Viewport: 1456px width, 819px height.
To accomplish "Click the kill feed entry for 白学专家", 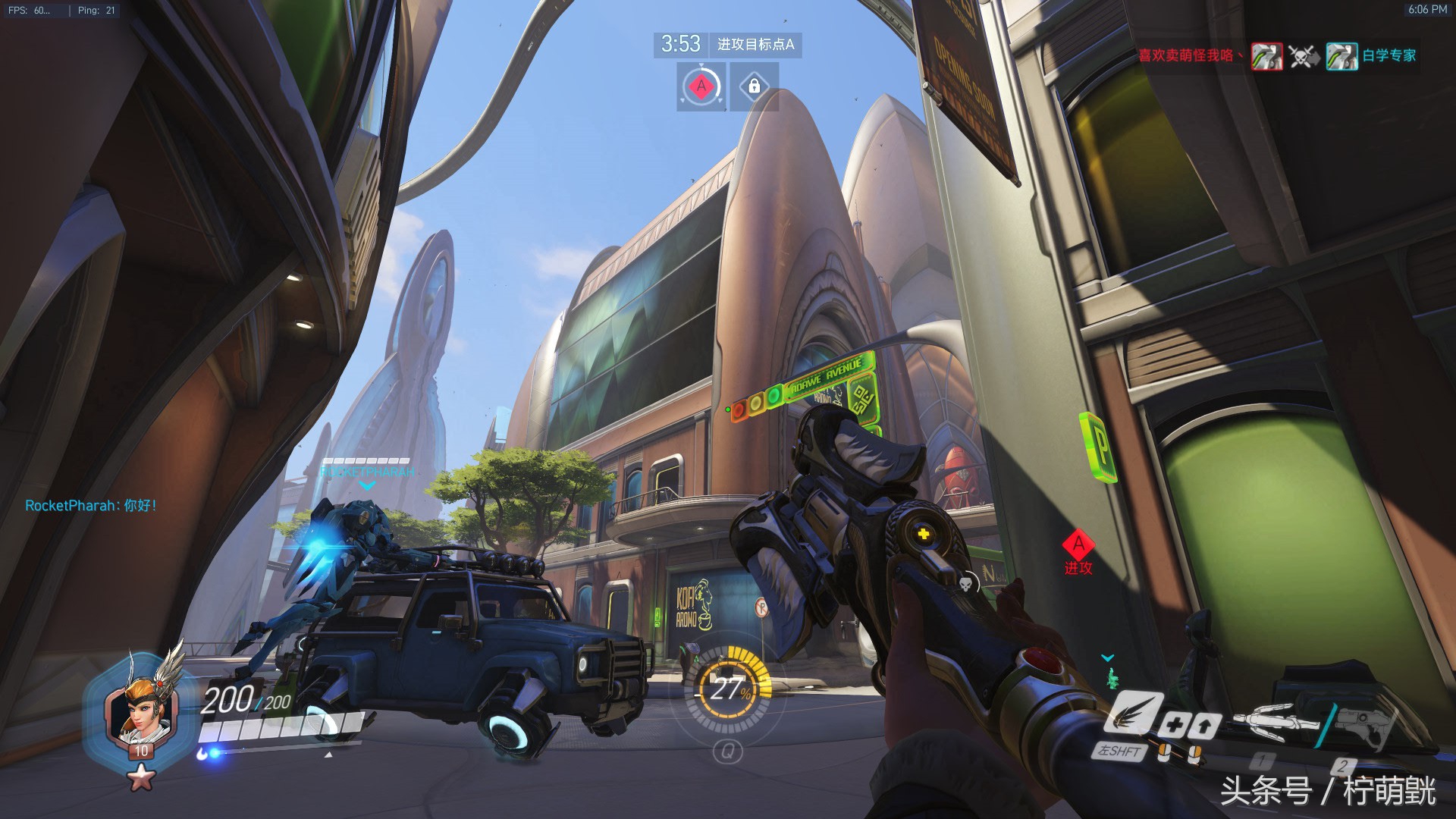I will pyautogui.click(x=1371, y=56).
